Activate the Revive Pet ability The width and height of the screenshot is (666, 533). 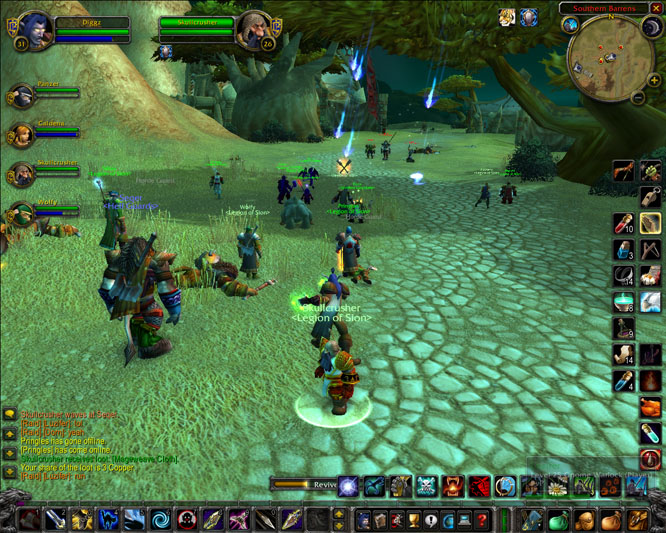click(348, 487)
